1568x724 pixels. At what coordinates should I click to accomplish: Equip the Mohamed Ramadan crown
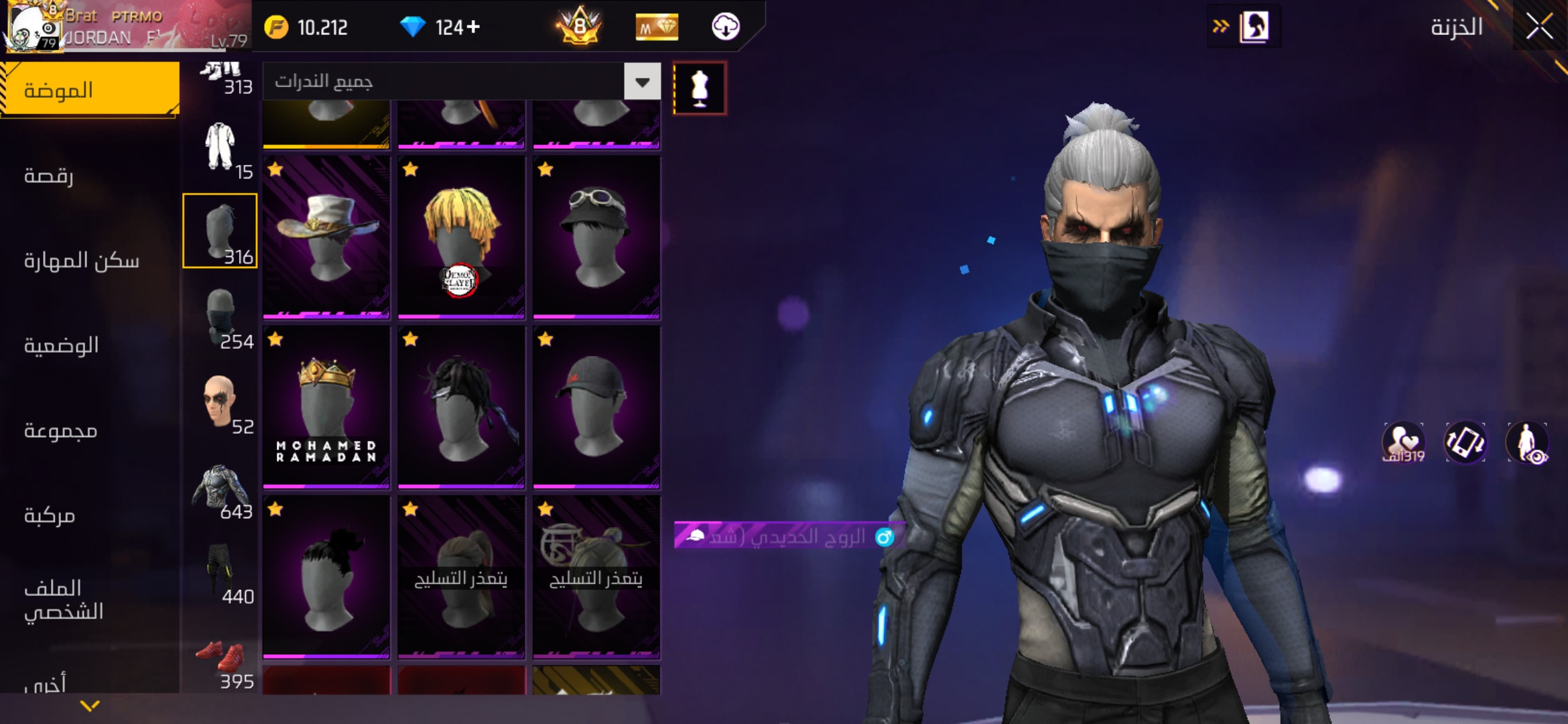pyautogui.click(x=326, y=407)
